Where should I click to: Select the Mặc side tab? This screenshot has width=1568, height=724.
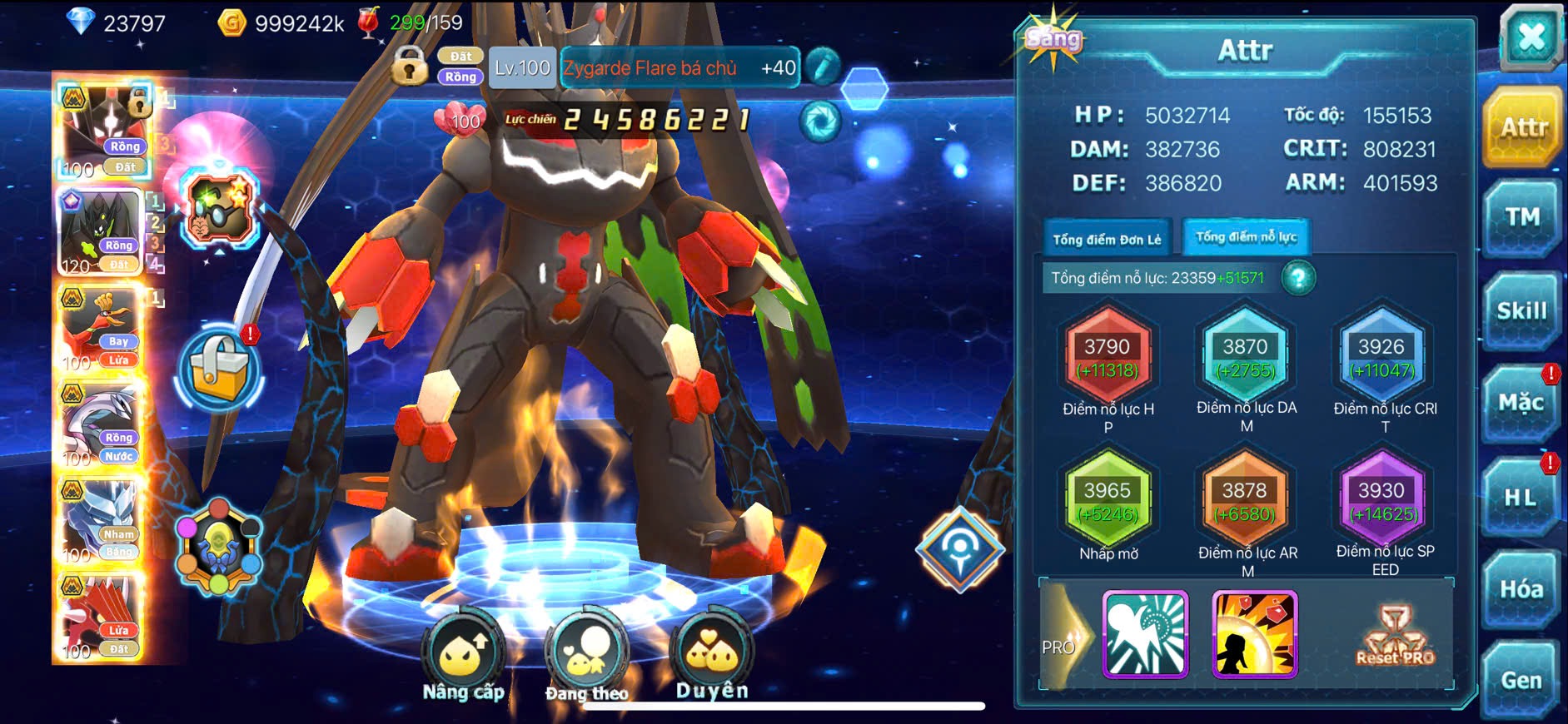pyautogui.click(x=1521, y=404)
